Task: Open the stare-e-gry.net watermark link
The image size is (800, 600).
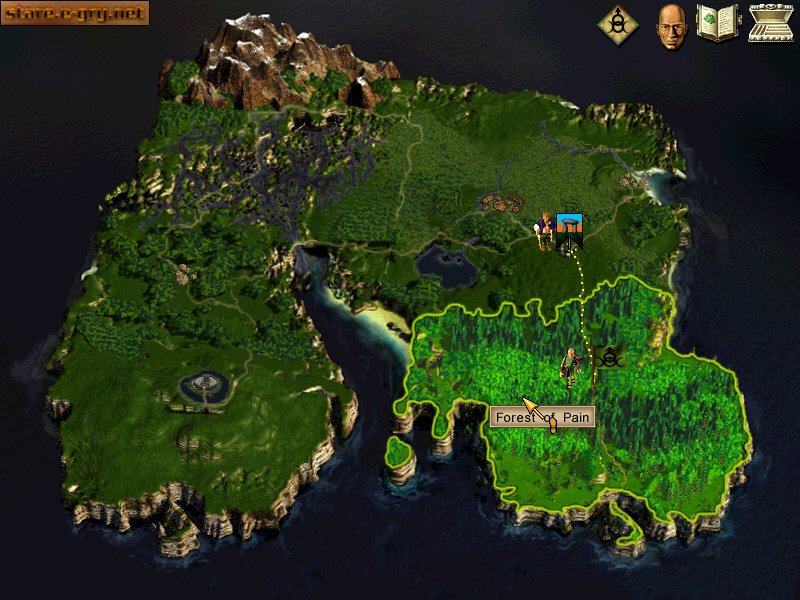Action: pos(75,13)
